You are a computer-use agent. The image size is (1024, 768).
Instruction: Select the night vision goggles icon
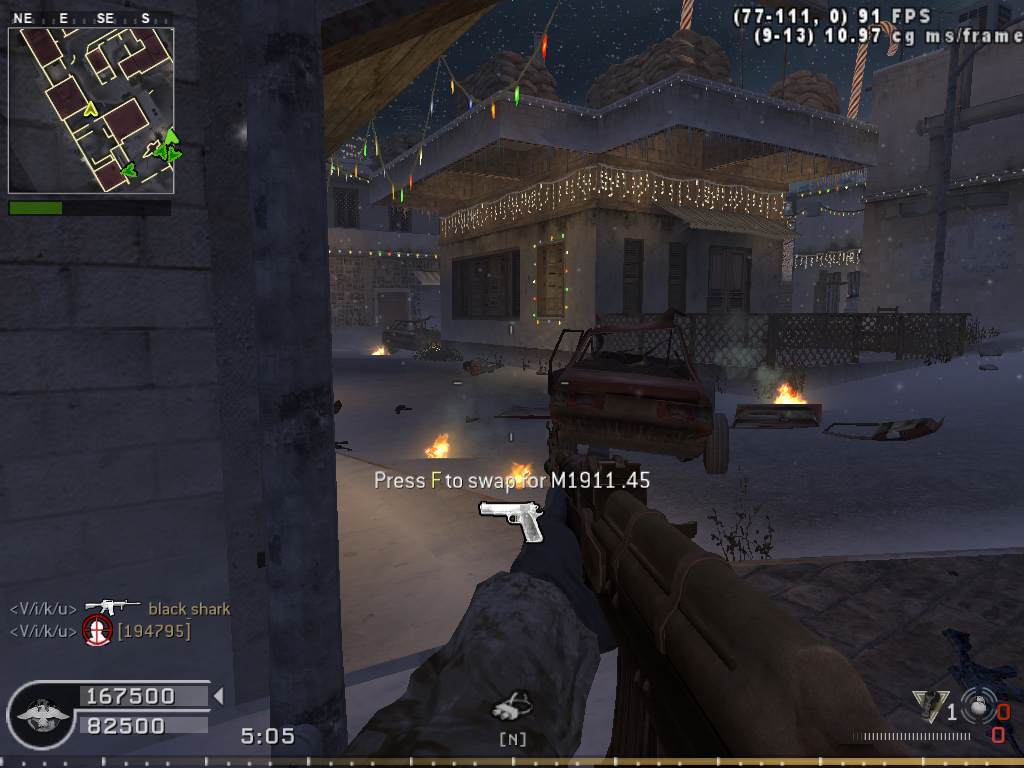[511, 708]
